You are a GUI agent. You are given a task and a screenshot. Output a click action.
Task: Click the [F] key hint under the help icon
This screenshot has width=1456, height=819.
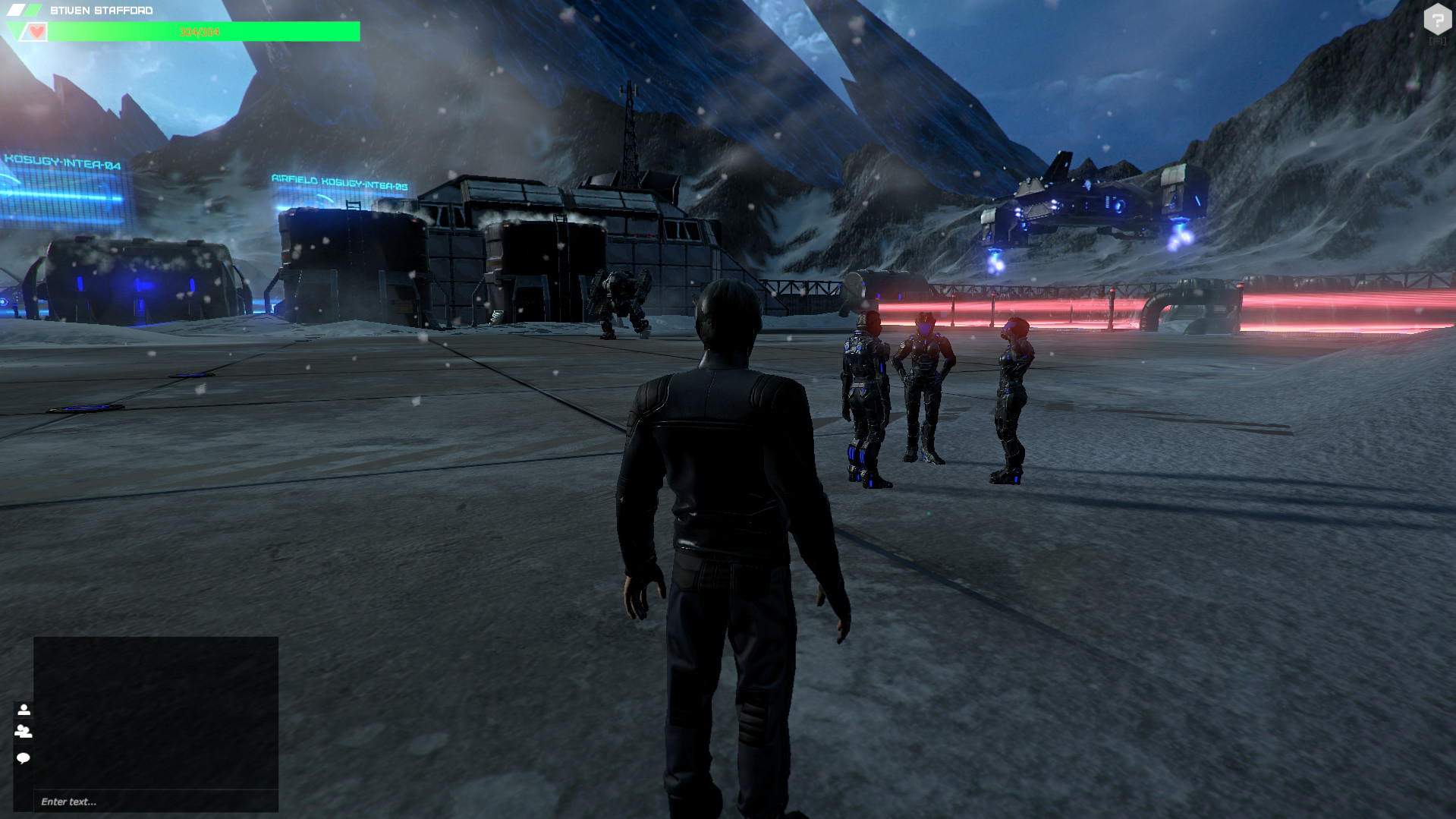(x=1438, y=42)
